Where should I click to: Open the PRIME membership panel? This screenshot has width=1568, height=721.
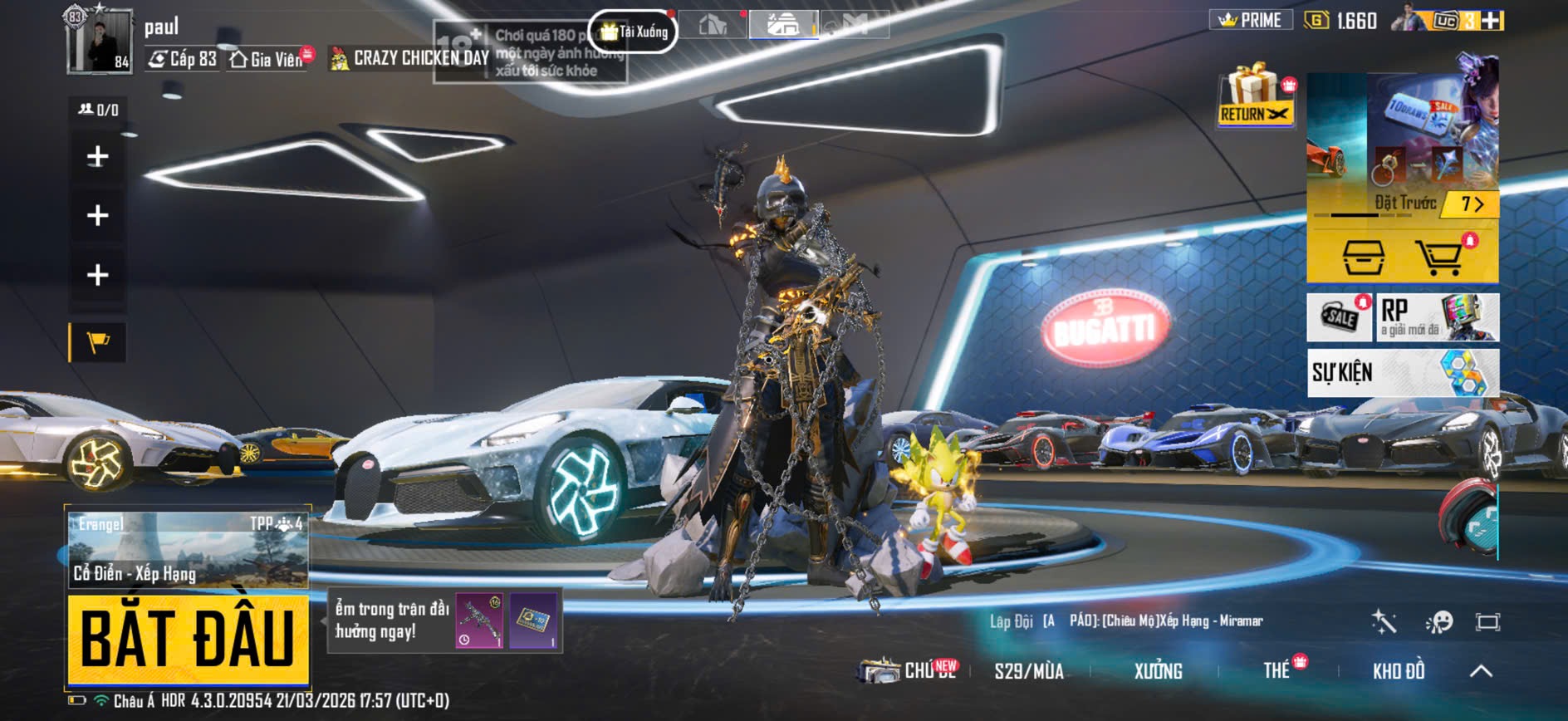[1250, 20]
